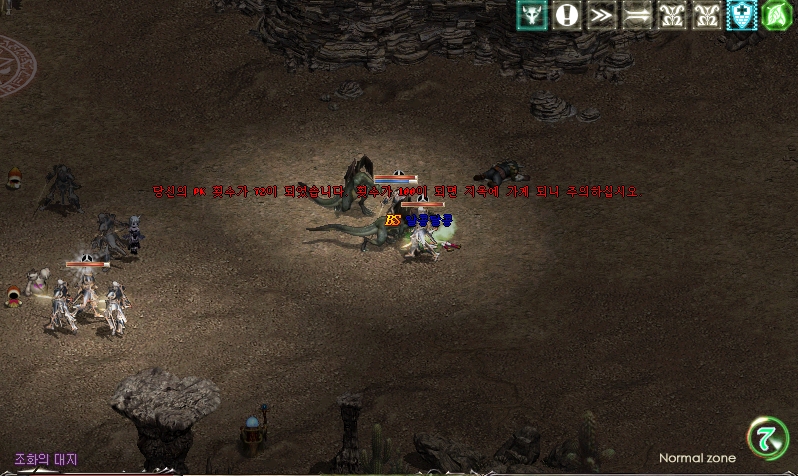Open the green number 7 circle icon
Image resolution: width=798 pixels, height=476 pixels.
(768, 437)
